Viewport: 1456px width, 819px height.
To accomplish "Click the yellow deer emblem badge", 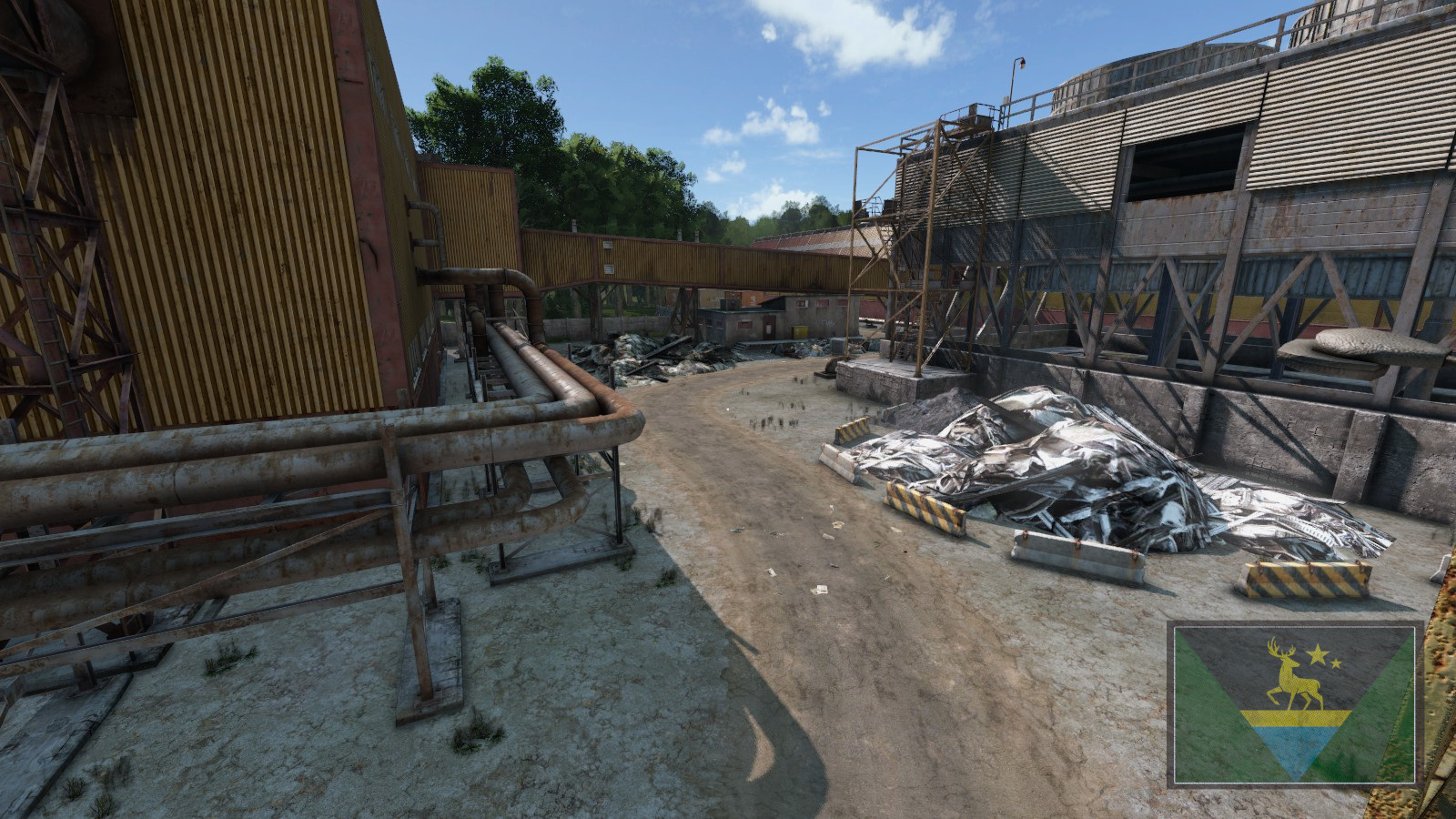I will pyautogui.click(x=1294, y=703).
